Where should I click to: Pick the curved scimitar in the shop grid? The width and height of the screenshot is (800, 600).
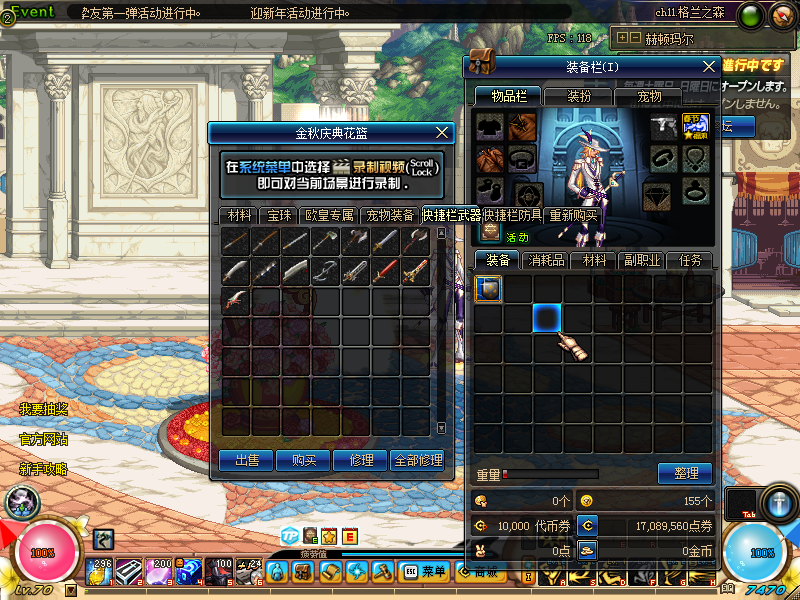[236, 270]
